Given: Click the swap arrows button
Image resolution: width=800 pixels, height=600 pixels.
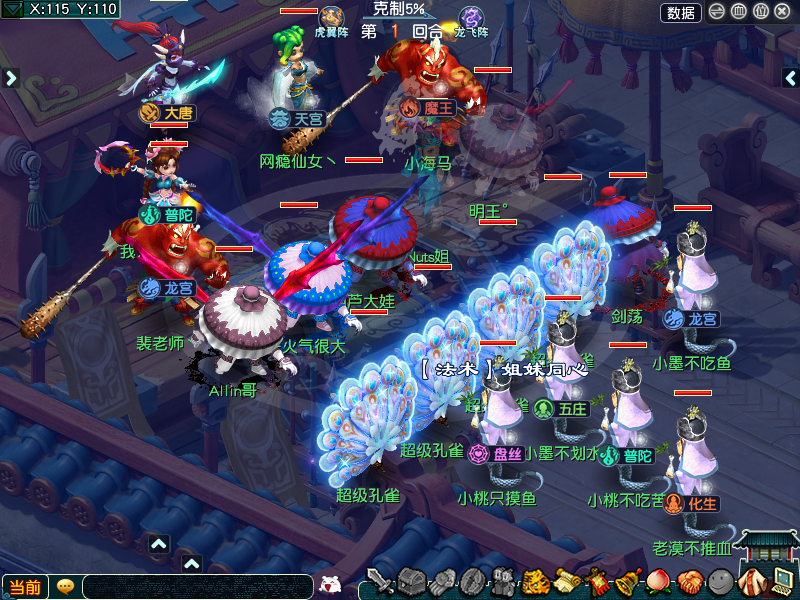Looking at the screenshot, I should pyautogui.click(x=717, y=12).
